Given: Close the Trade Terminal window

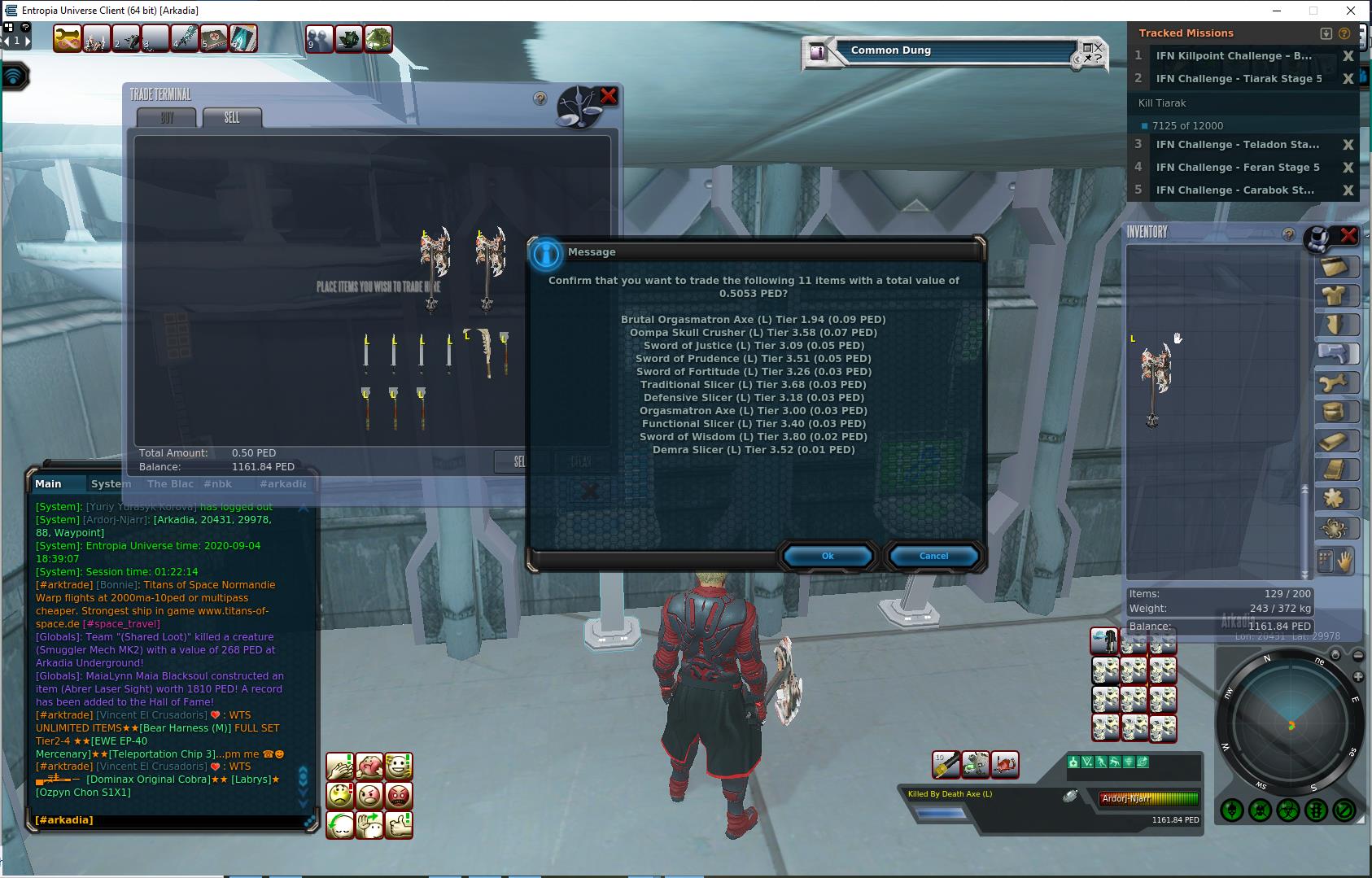Looking at the screenshot, I should click(x=609, y=96).
